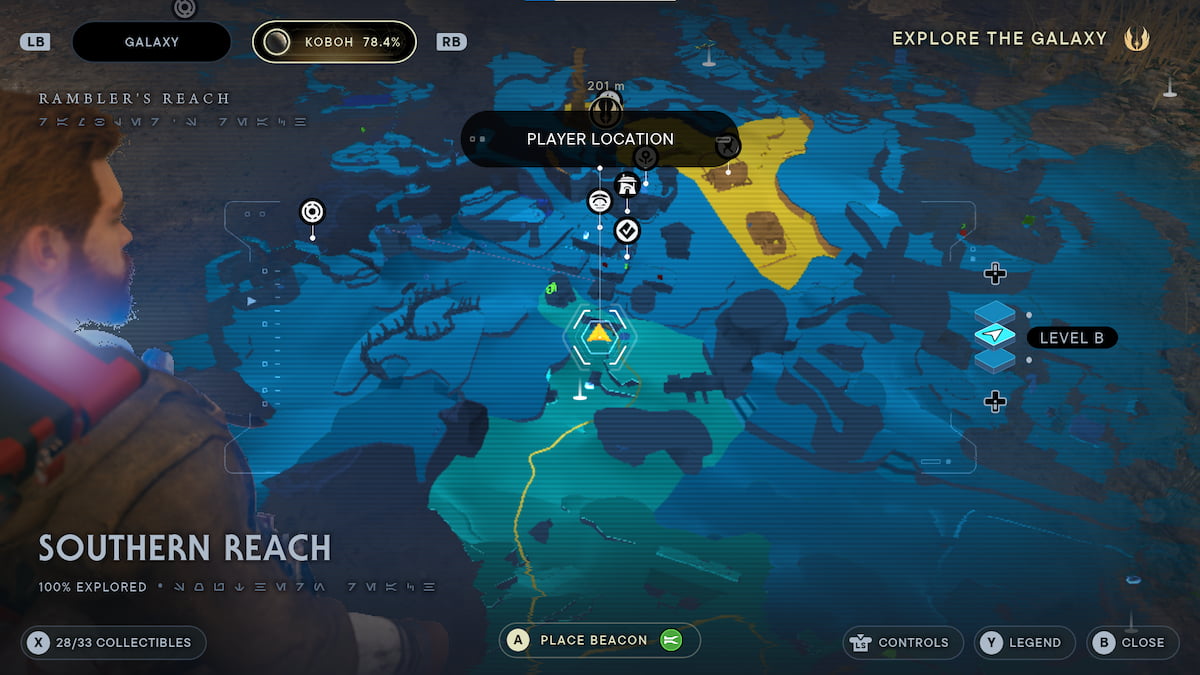Select the checkmark map marker
The width and height of the screenshot is (1200, 675).
[x=627, y=231]
